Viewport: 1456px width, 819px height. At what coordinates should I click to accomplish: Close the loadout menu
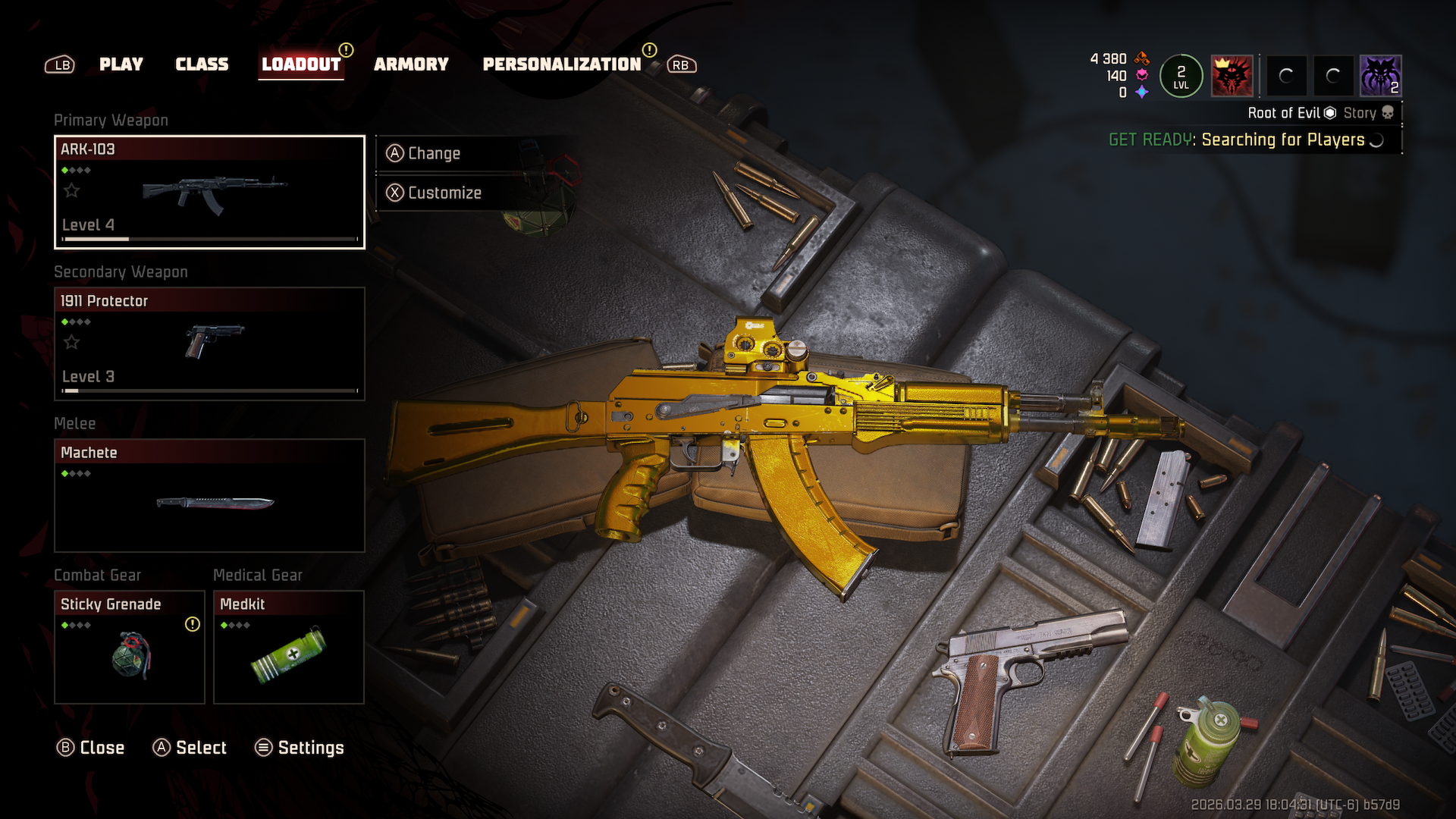point(91,748)
